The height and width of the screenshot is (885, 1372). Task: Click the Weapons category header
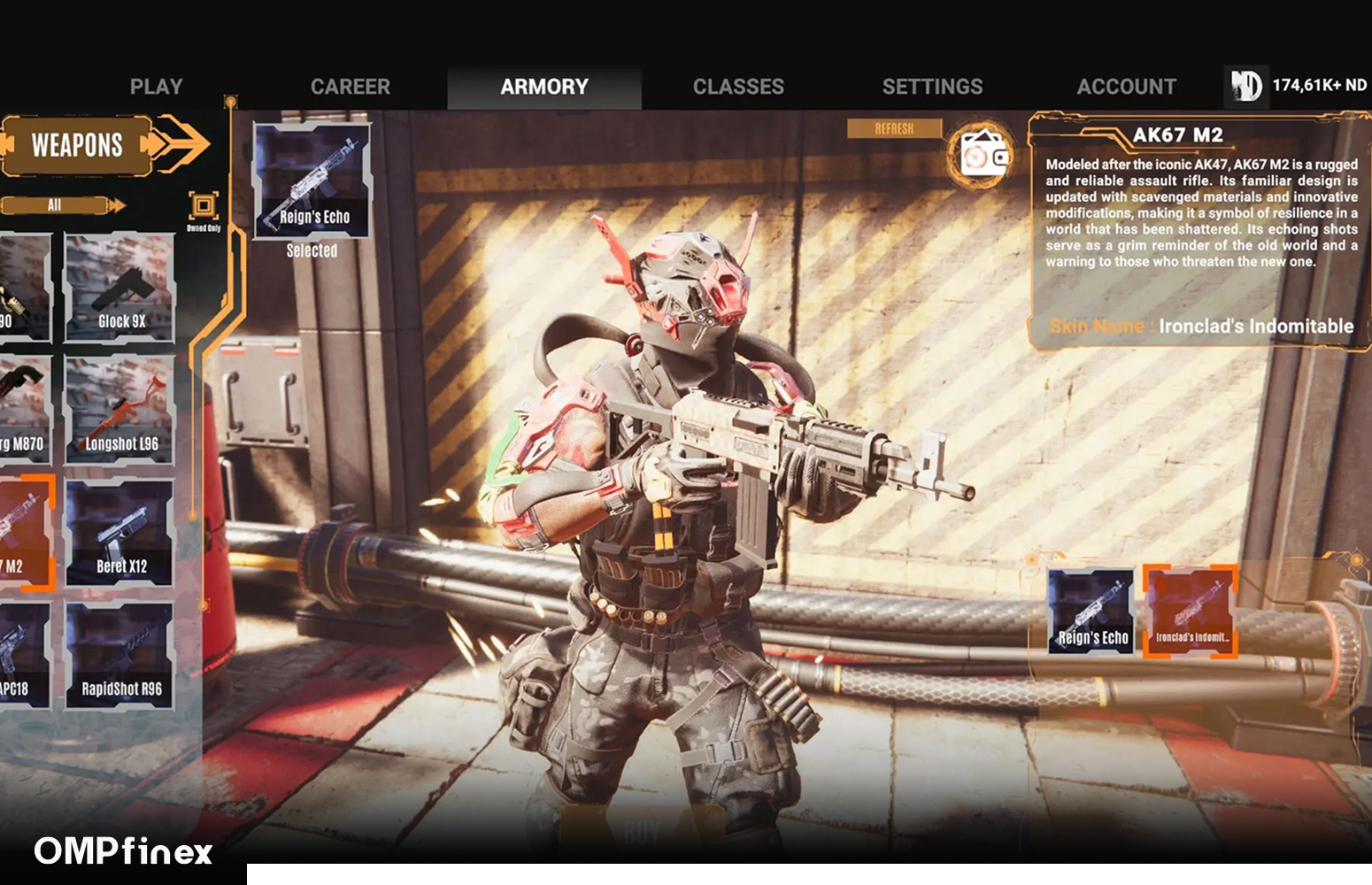[x=78, y=144]
